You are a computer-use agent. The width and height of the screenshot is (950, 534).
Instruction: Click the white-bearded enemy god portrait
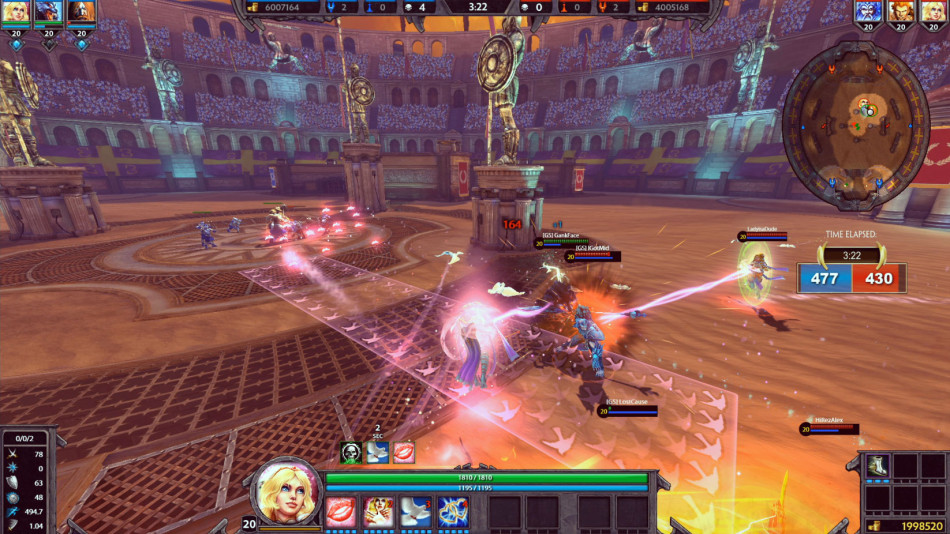point(869,12)
